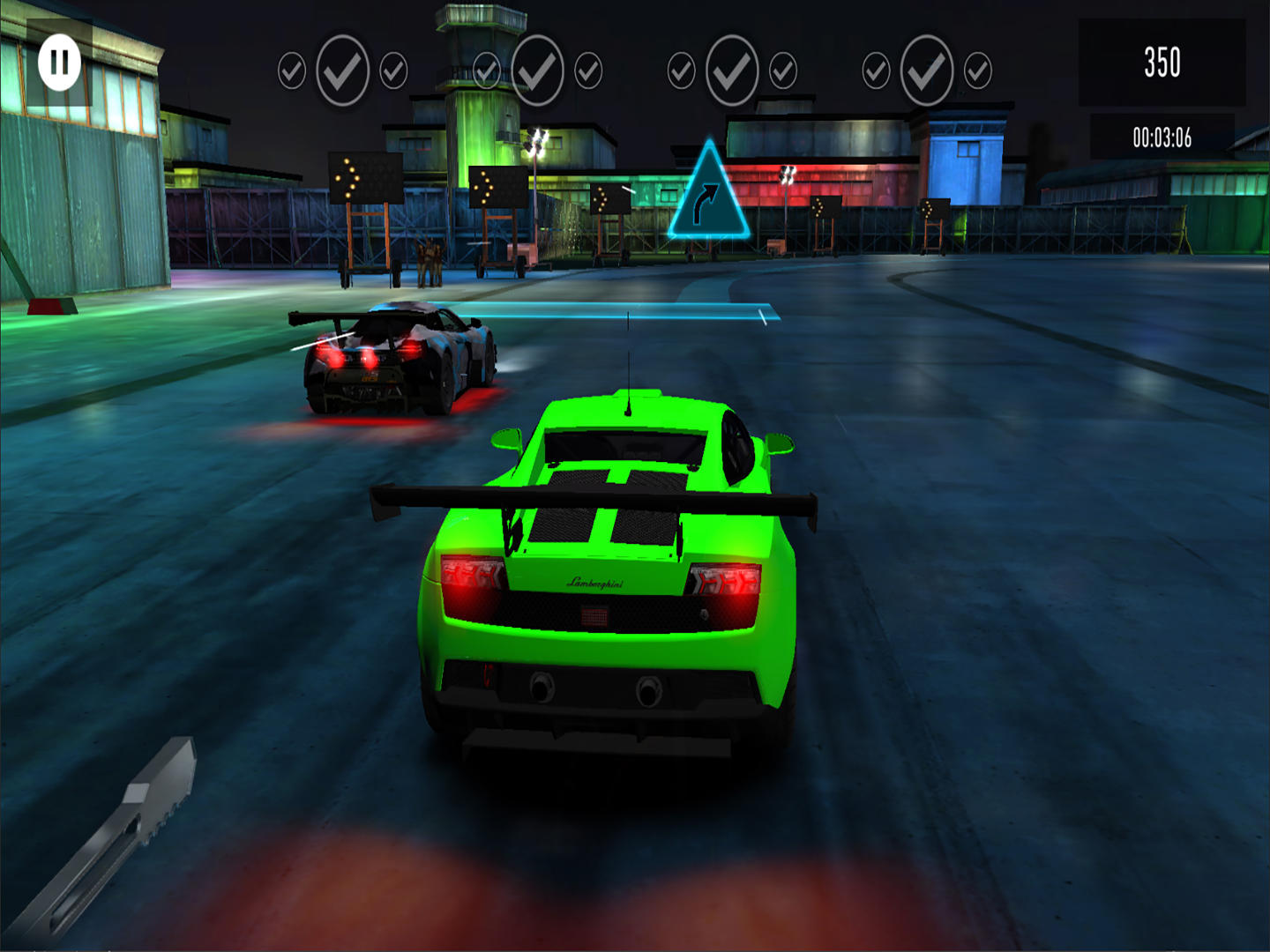The height and width of the screenshot is (952, 1270).
Task: Select the big checkmark of the third objective group
Action: pos(730,67)
